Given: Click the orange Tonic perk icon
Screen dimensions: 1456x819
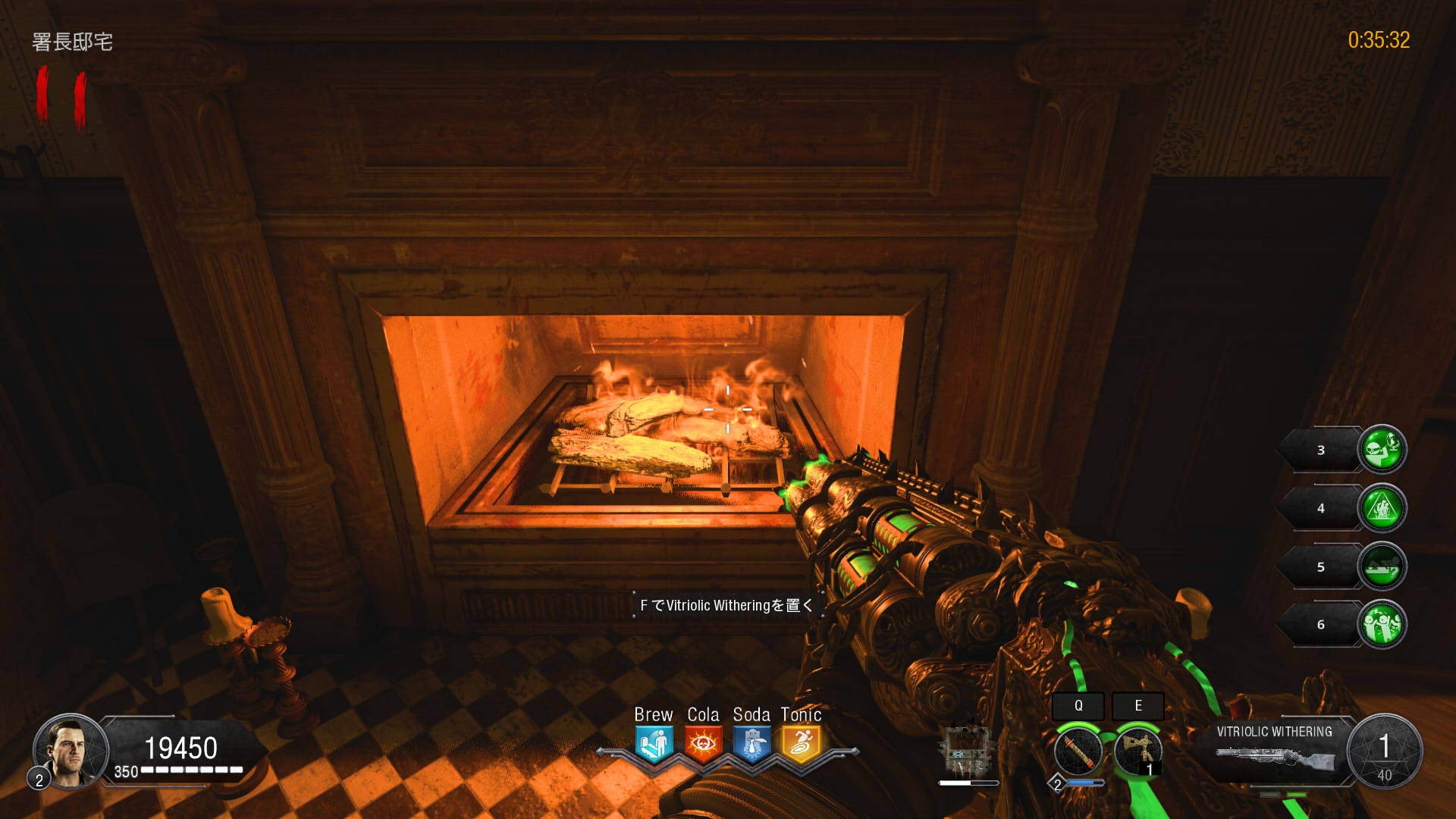Looking at the screenshot, I should [x=800, y=741].
